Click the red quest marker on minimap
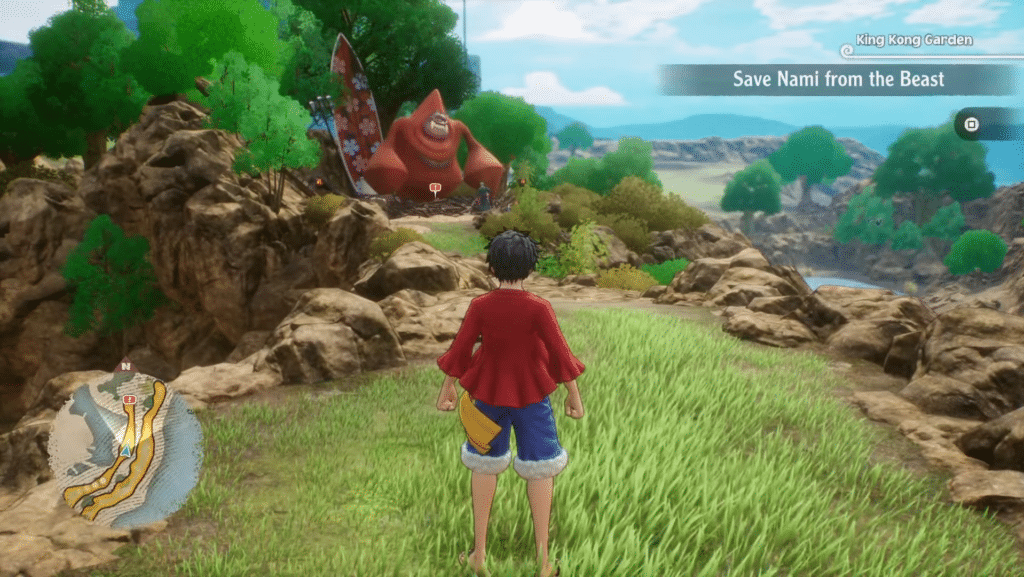 click(130, 399)
